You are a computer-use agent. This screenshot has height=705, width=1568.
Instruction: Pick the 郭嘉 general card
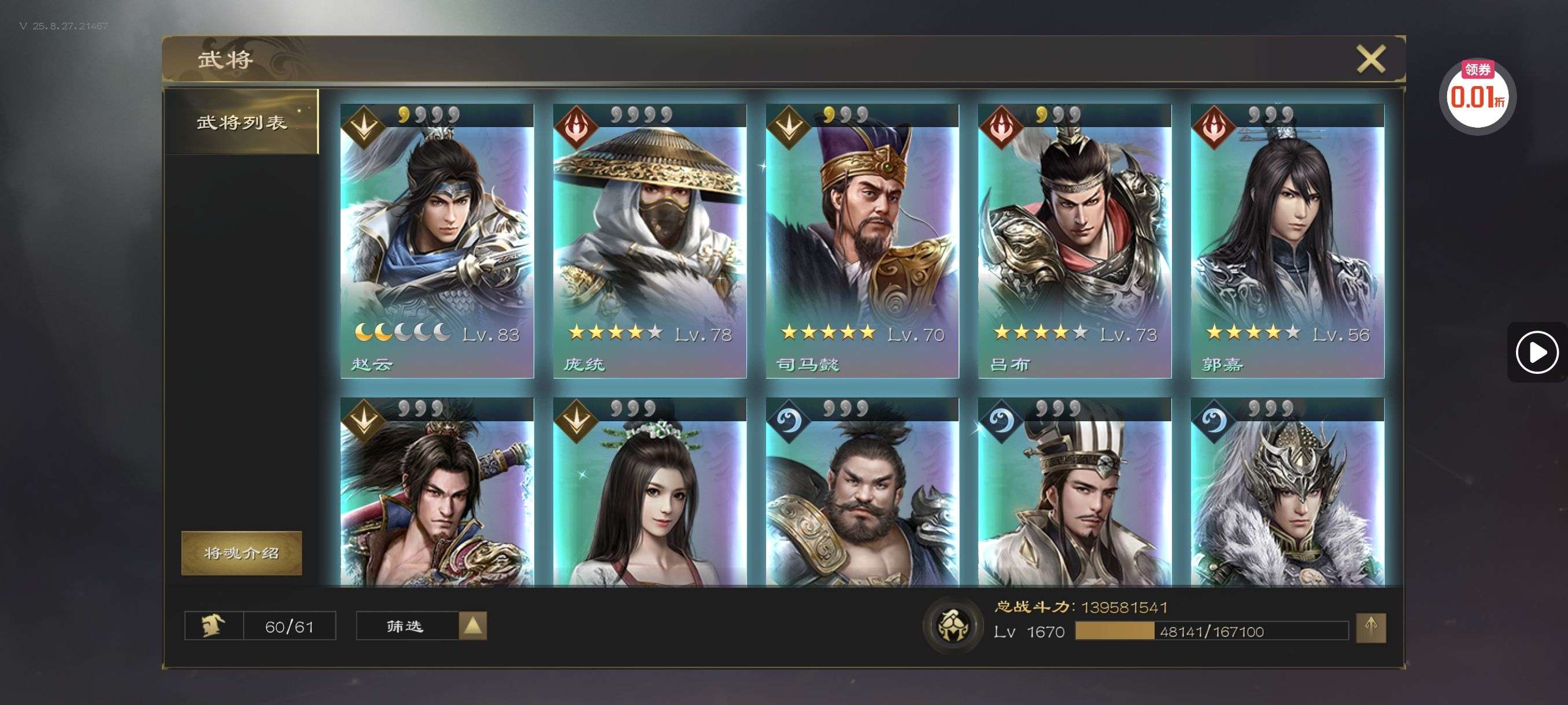(x=1287, y=241)
